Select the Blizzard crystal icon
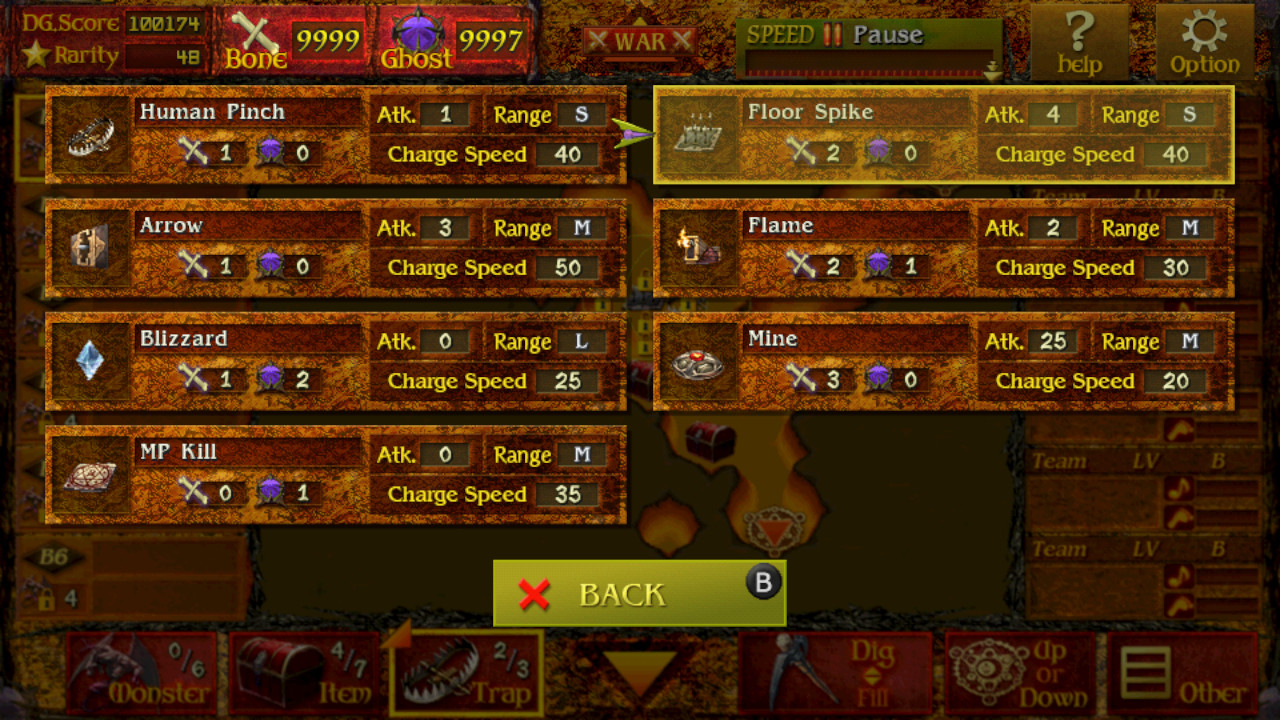 tap(91, 360)
